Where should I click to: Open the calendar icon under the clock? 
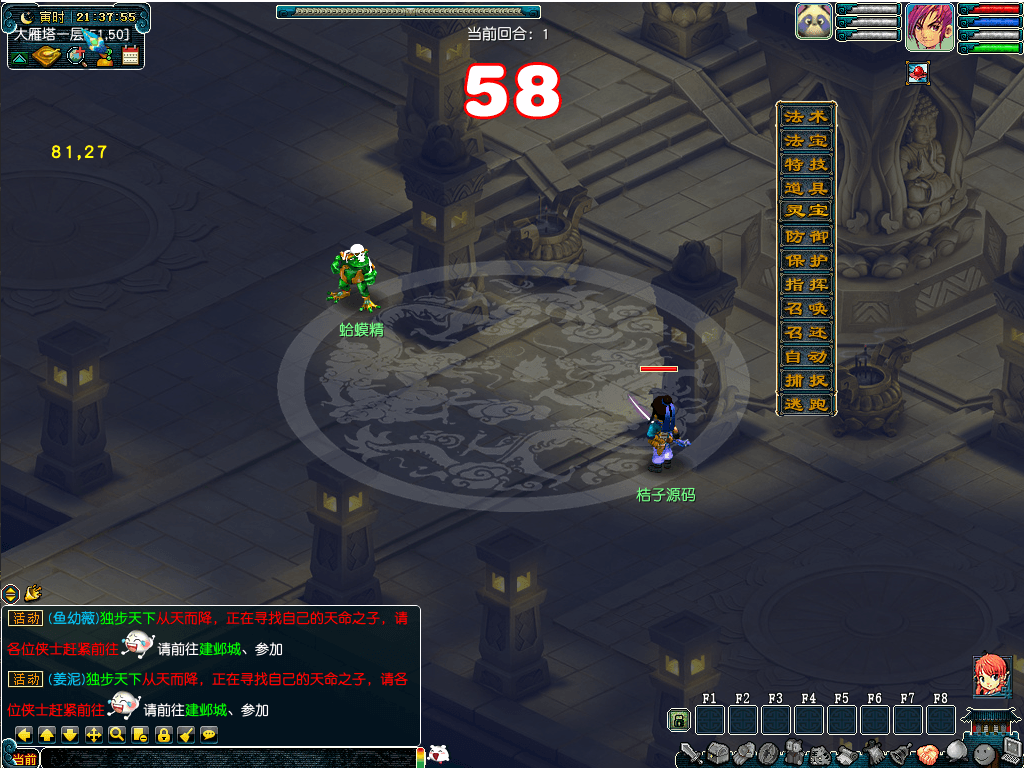click(130, 56)
